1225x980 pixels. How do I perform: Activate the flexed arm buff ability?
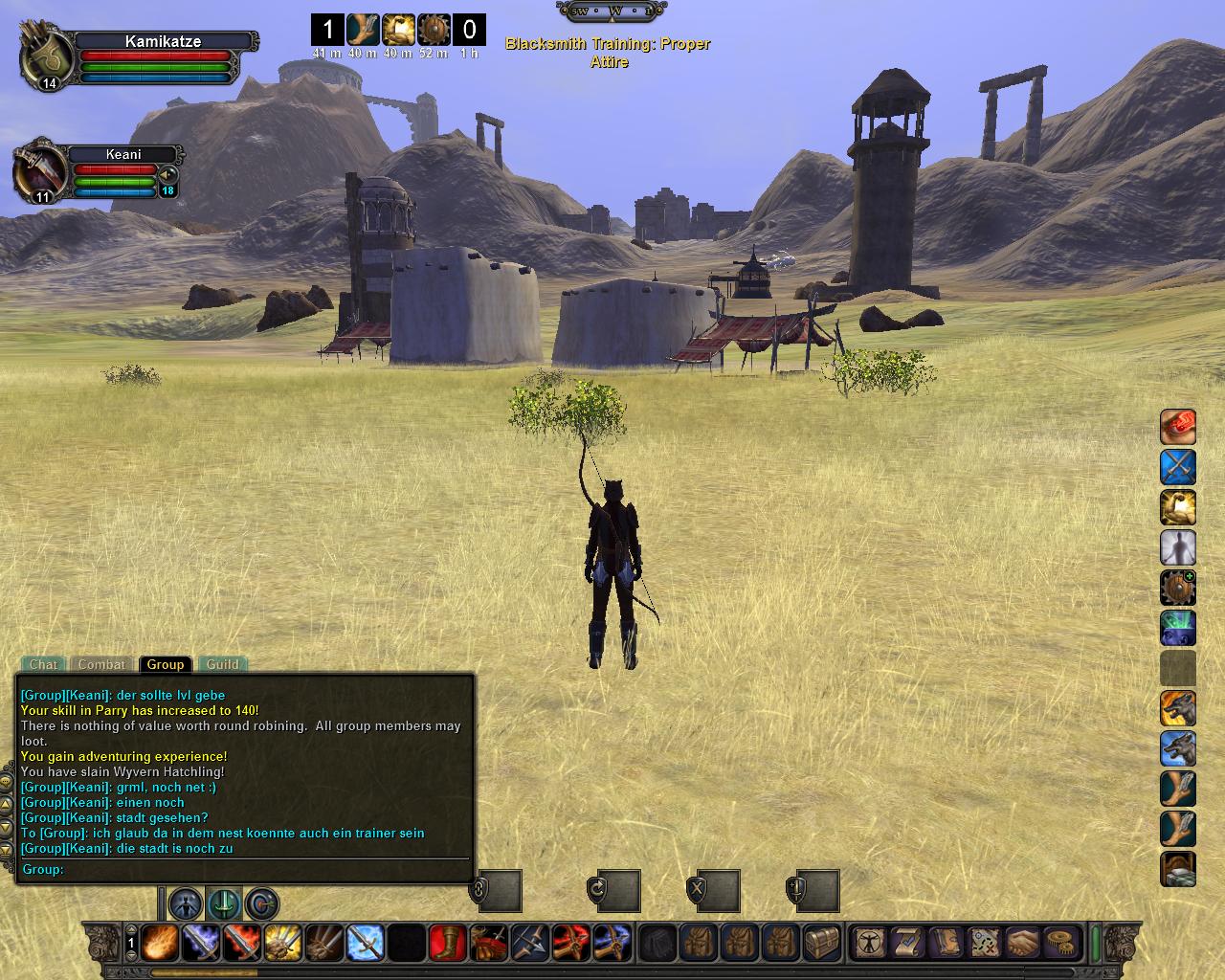[x=1178, y=507]
